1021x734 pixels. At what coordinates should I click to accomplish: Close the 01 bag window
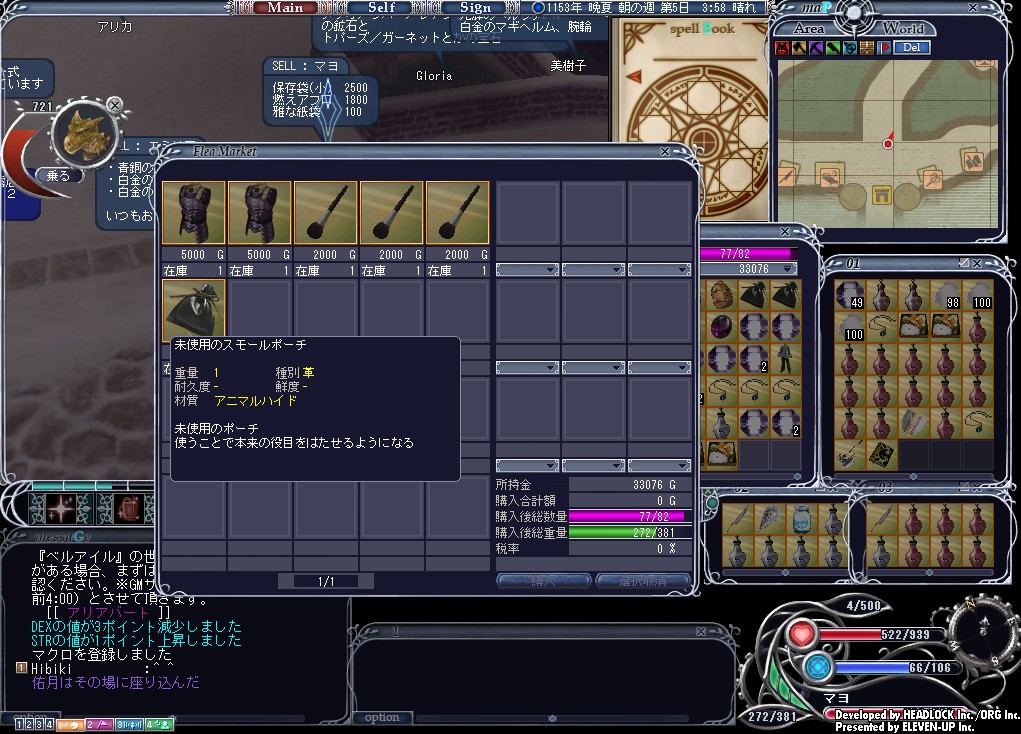[x=977, y=262]
